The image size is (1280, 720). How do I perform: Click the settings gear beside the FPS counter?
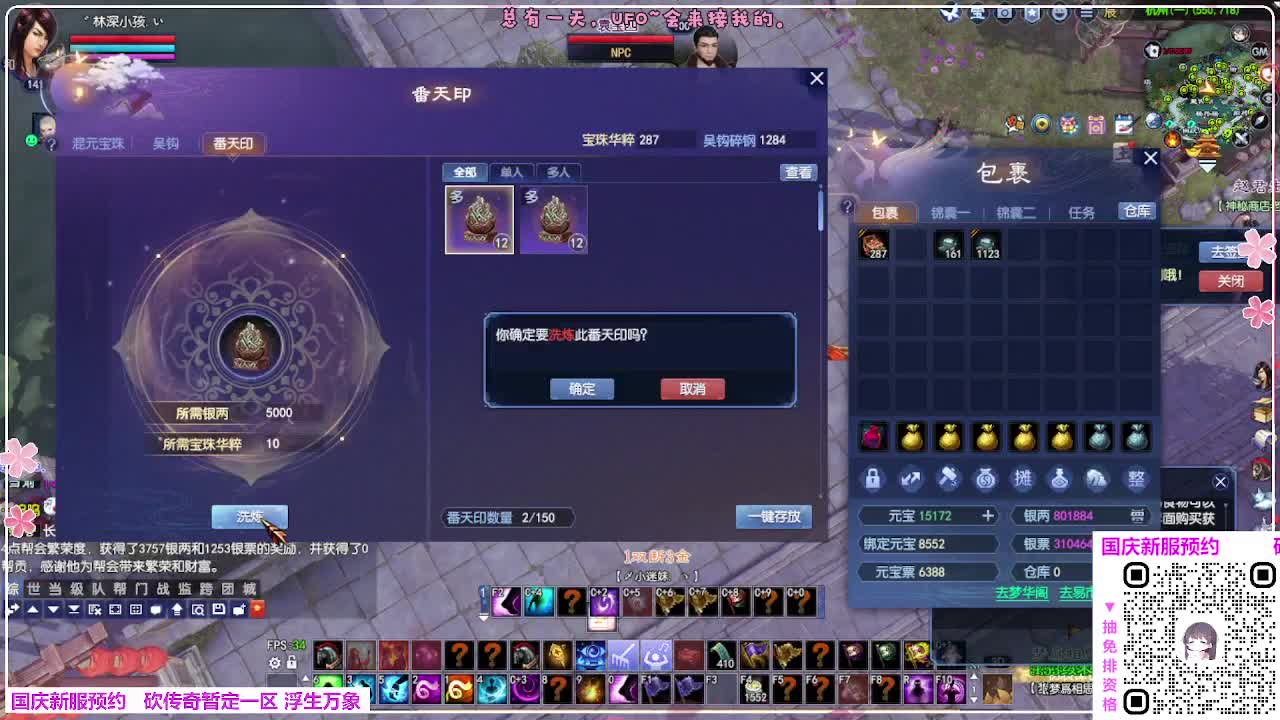pos(274,661)
